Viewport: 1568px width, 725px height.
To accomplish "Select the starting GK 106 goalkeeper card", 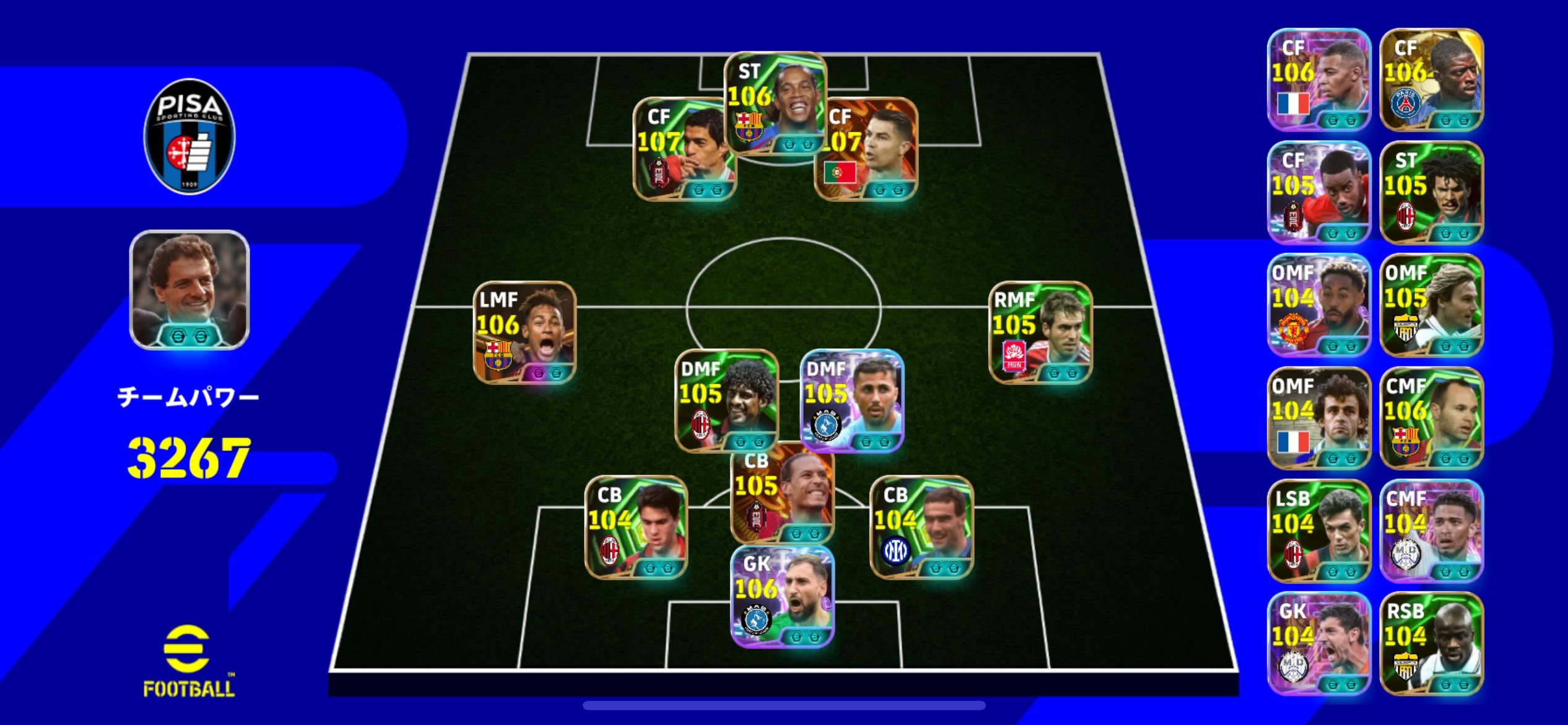I will (783, 596).
